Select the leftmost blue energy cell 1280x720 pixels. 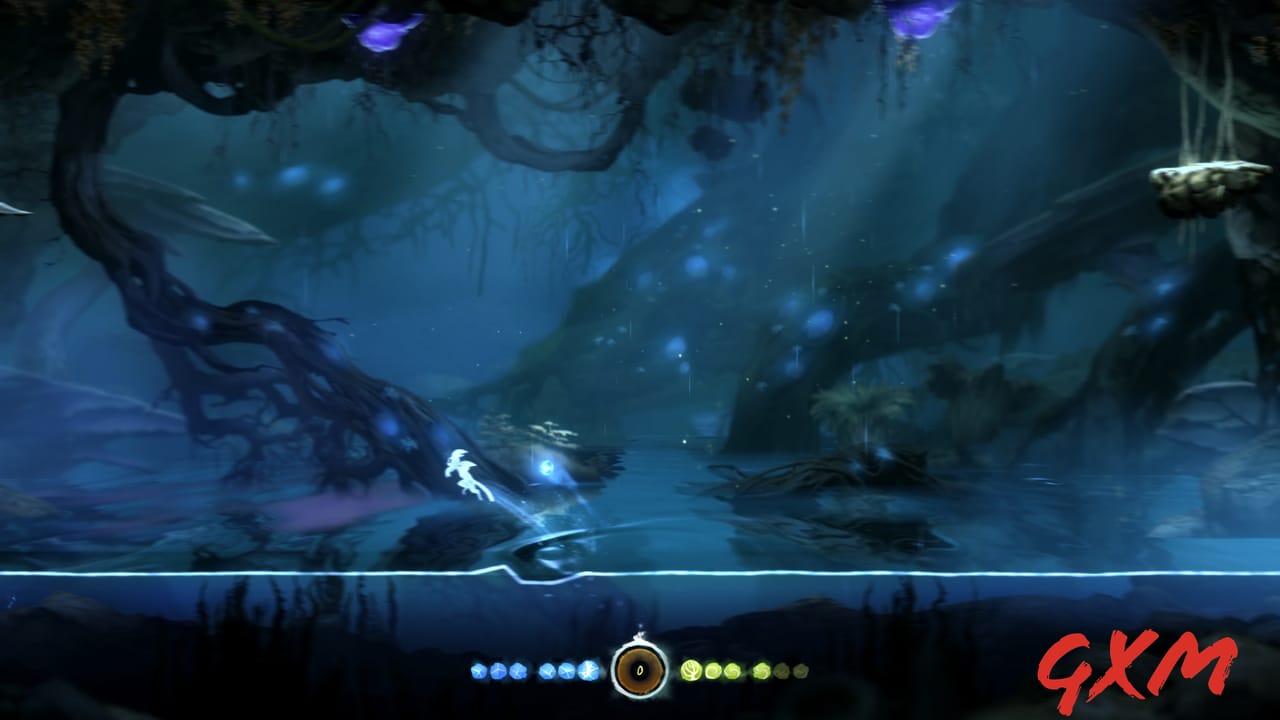(477, 669)
